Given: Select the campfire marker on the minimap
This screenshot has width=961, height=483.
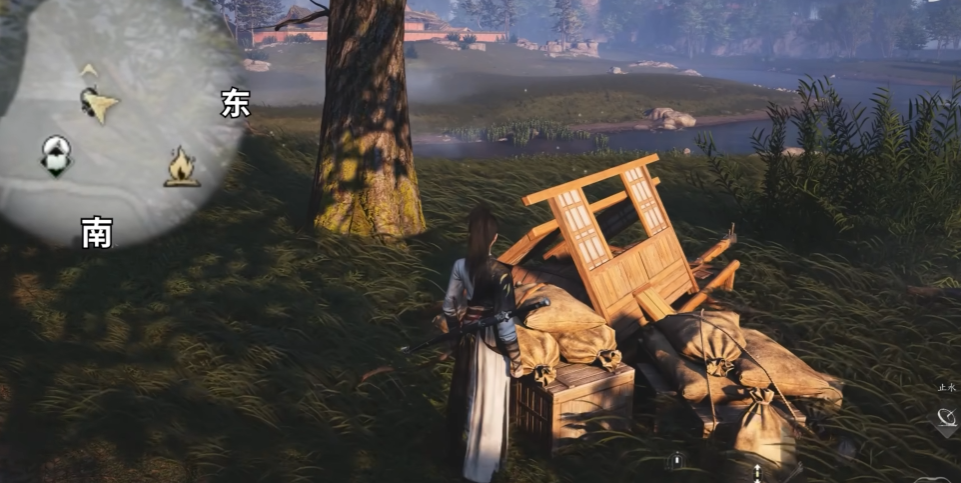Looking at the screenshot, I should (181, 167).
